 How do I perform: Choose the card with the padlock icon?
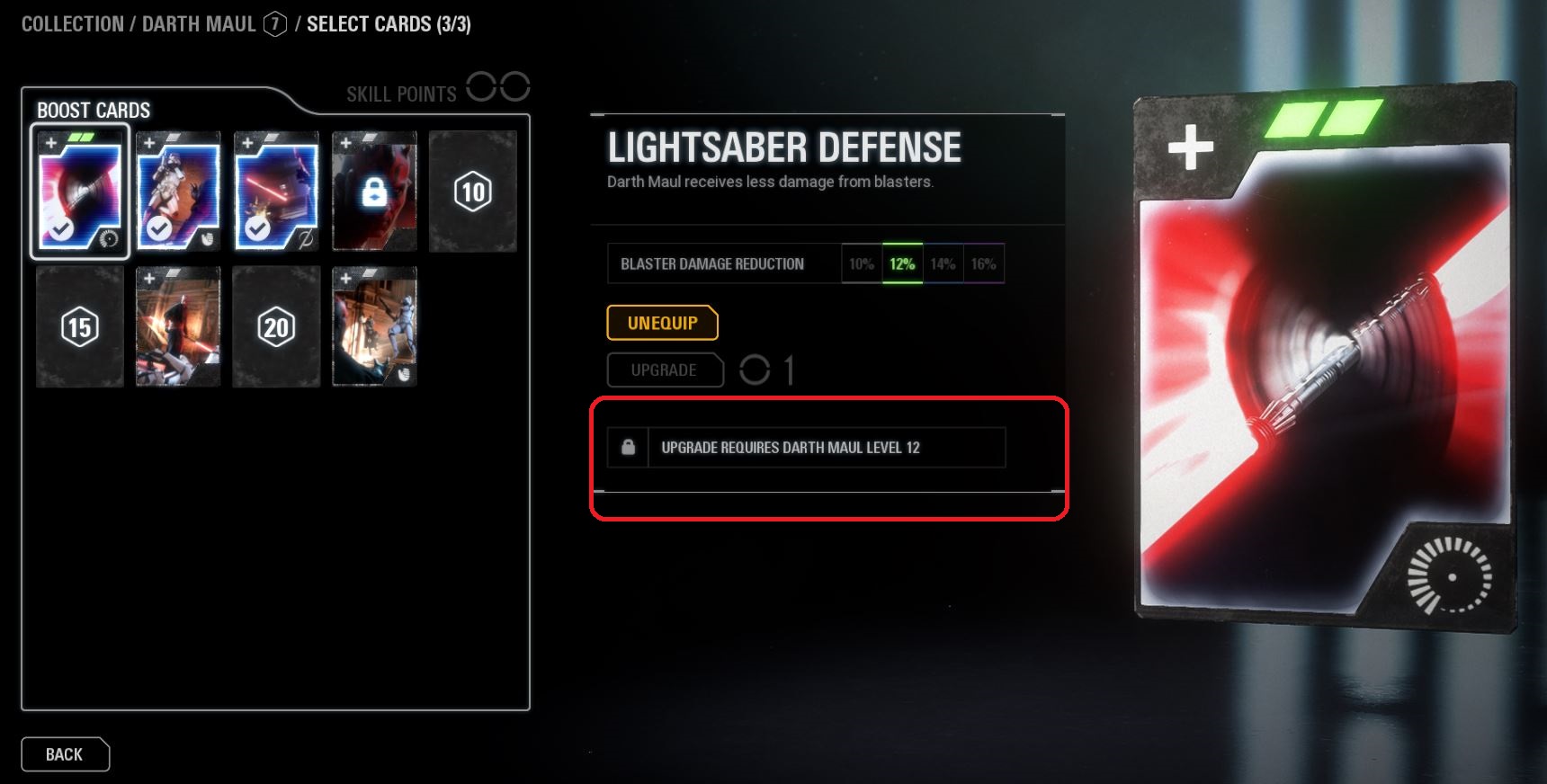374,192
